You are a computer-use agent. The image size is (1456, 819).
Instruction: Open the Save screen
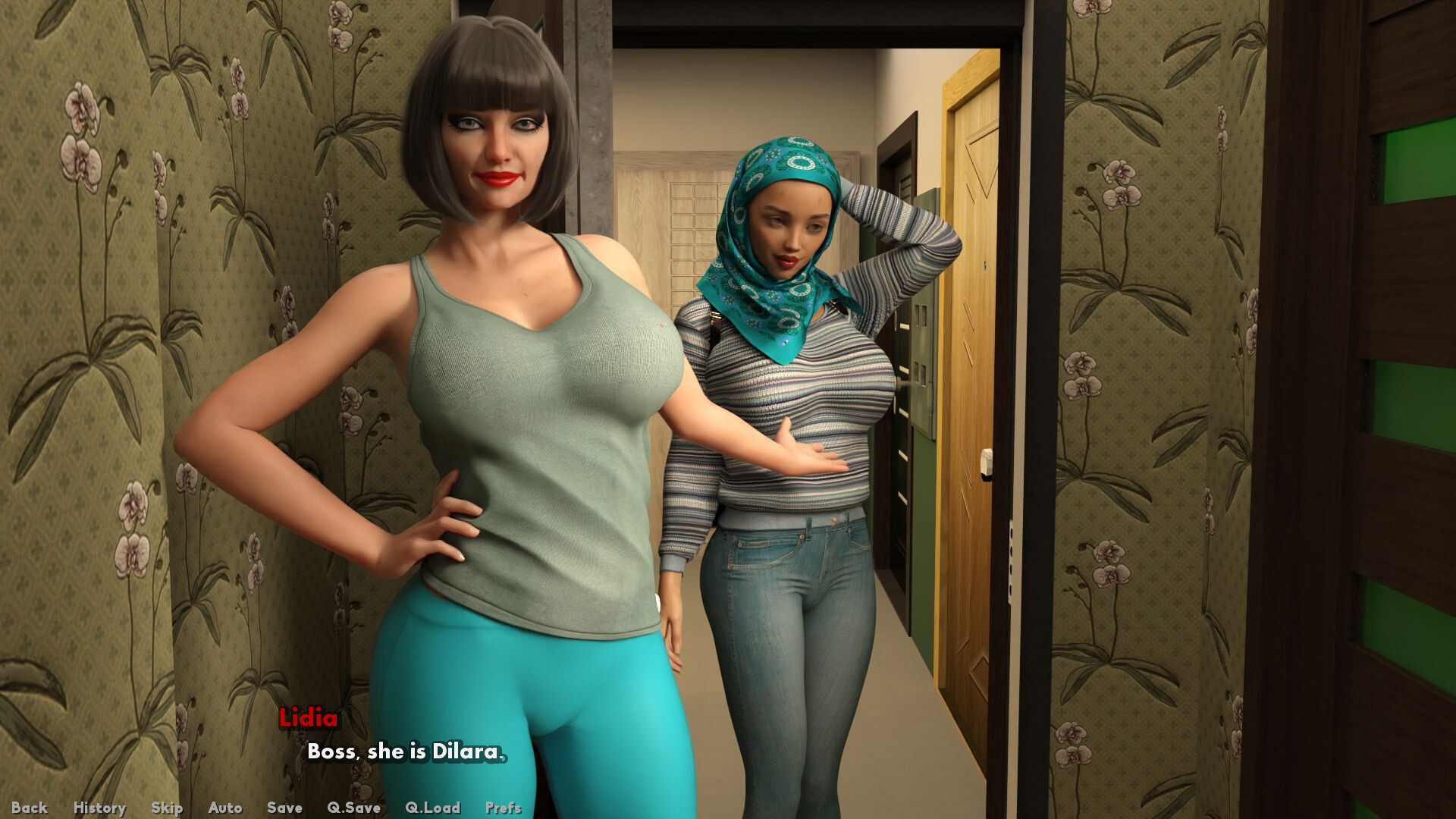[x=284, y=808]
